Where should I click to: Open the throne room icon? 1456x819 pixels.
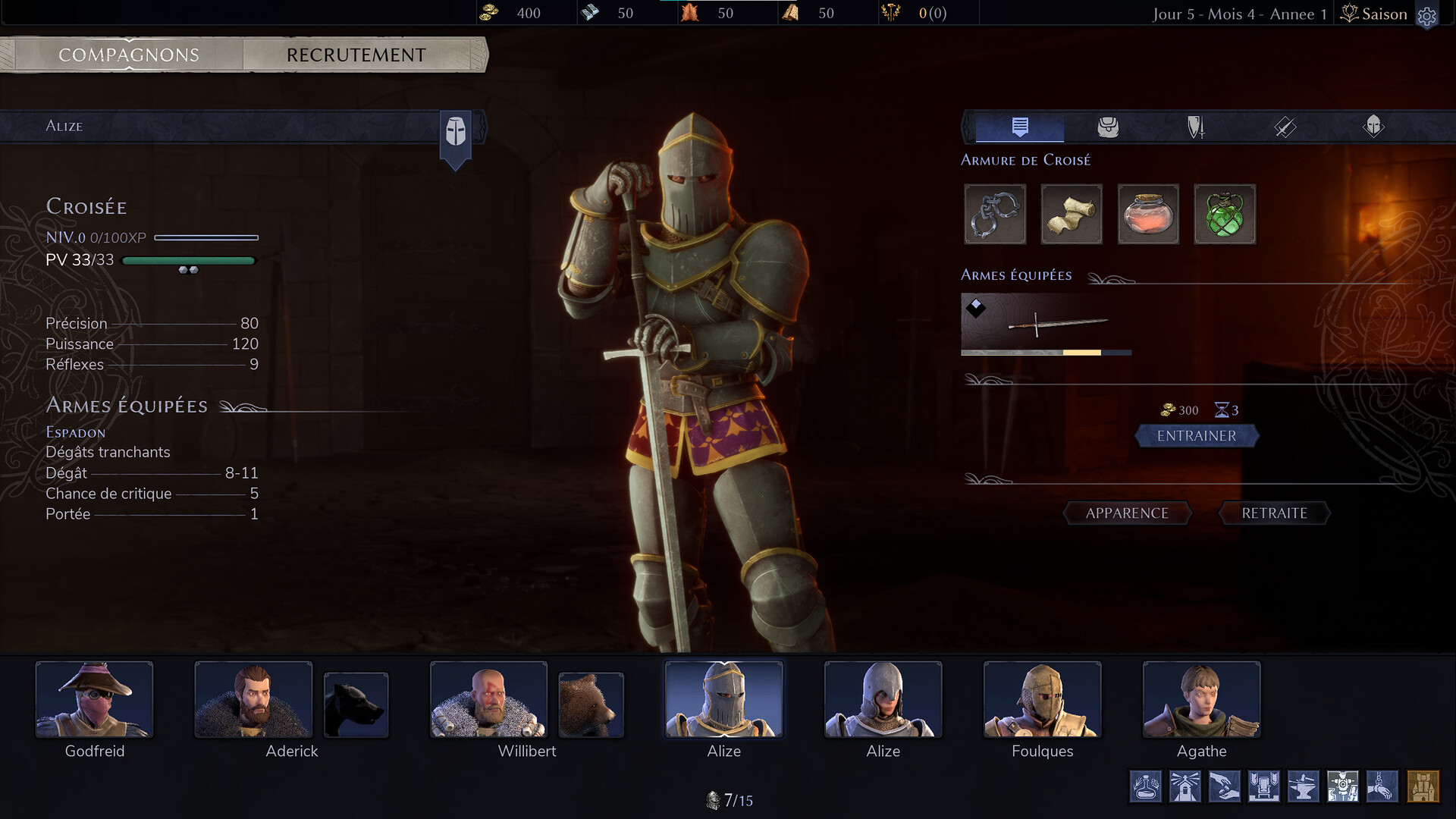[x=1264, y=786]
